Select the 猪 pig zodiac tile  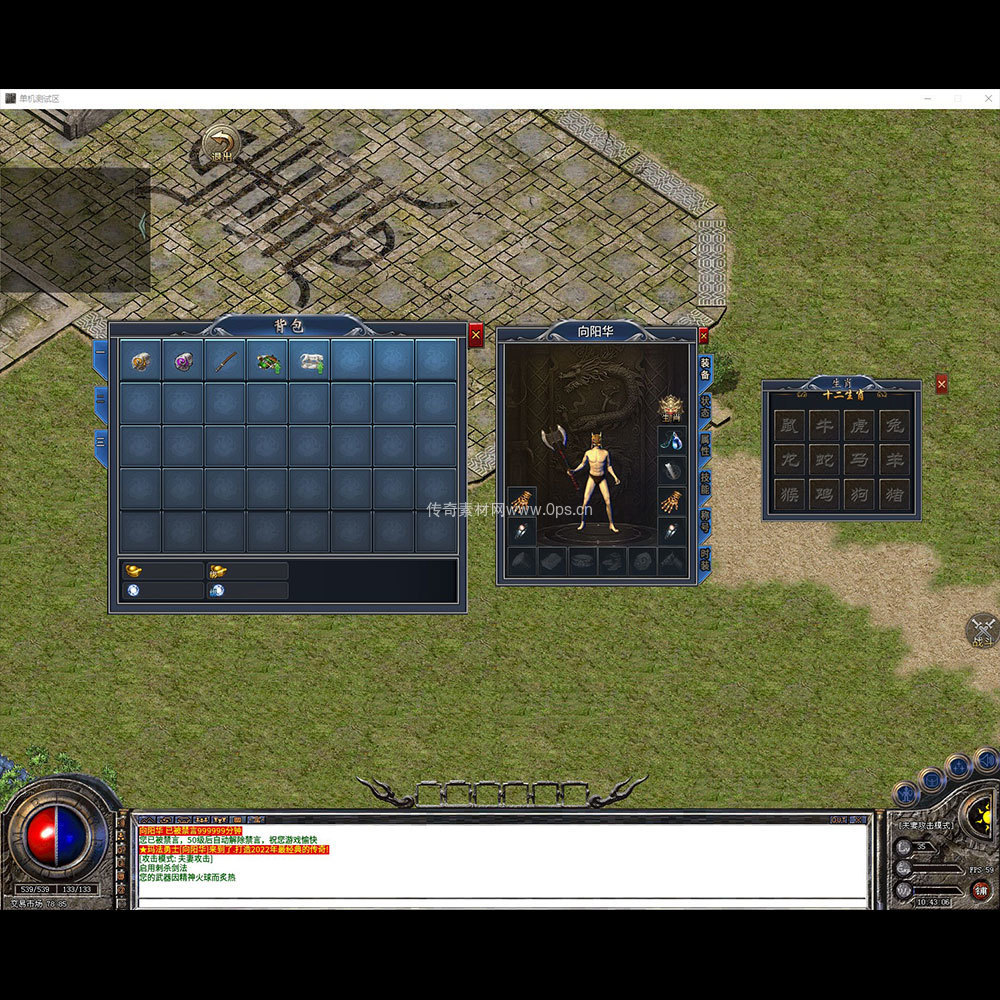894,493
